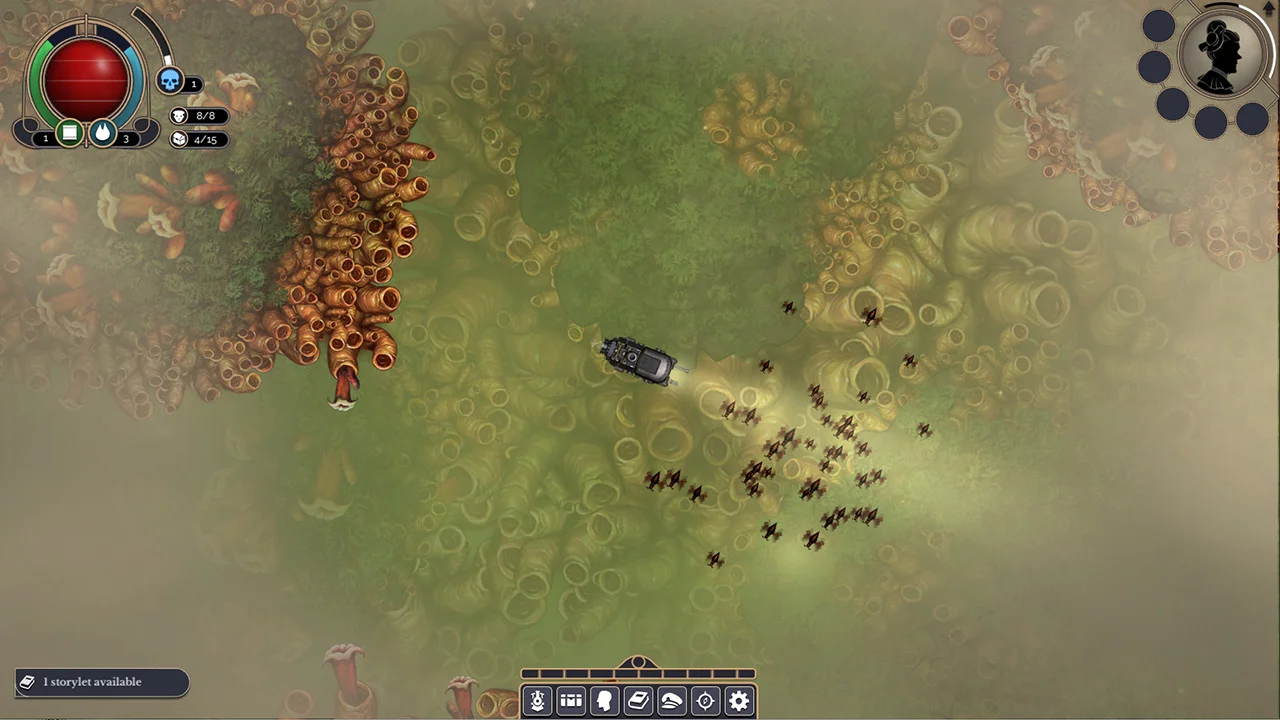This screenshot has height=720, width=1280.
Task: Expand the bottom officer slot circle
Action: [x=1210, y=122]
